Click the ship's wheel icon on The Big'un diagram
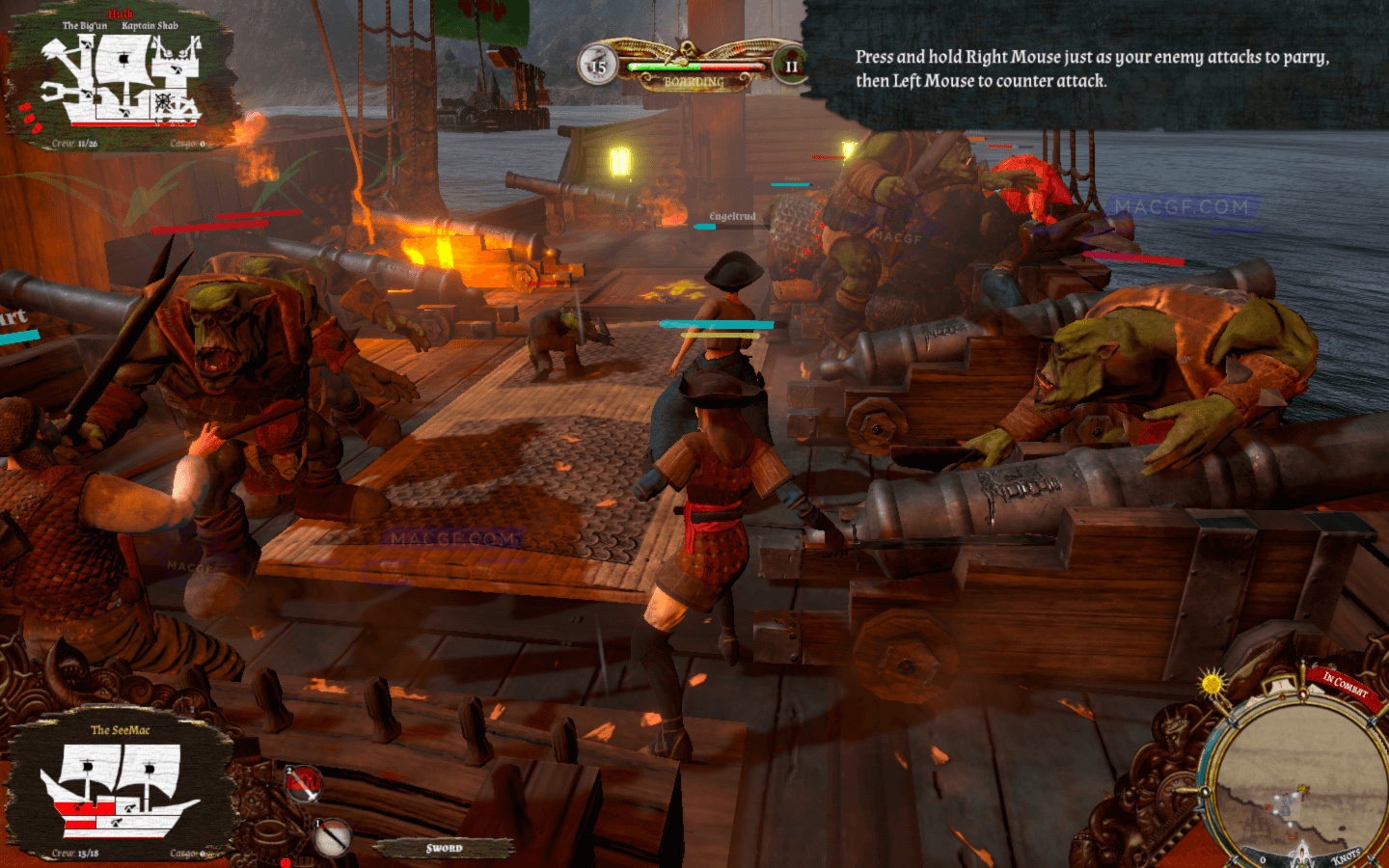The height and width of the screenshot is (868, 1389). pyautogui.click(x=162, y=102)
